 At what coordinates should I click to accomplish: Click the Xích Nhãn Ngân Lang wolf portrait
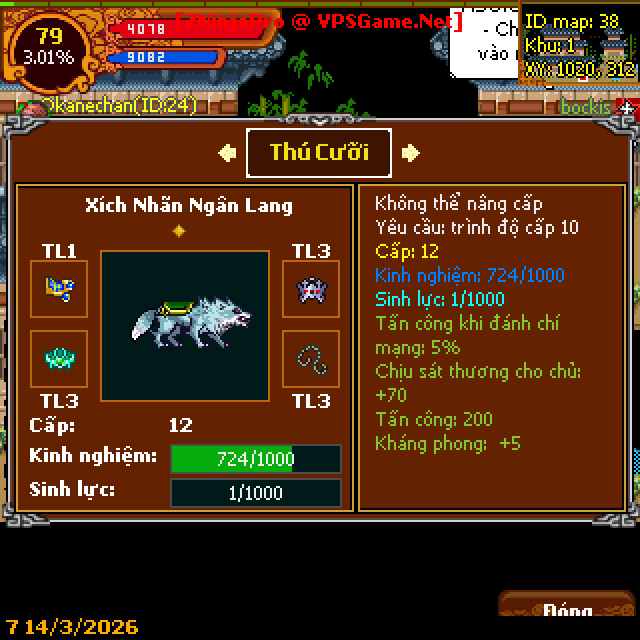pyautogui.click(x=185, y=326)
